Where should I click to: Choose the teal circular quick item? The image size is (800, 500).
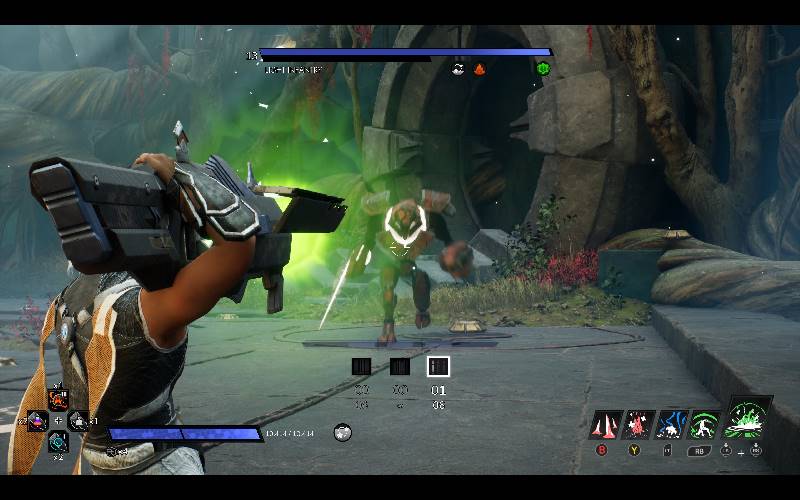coord(58,440)
